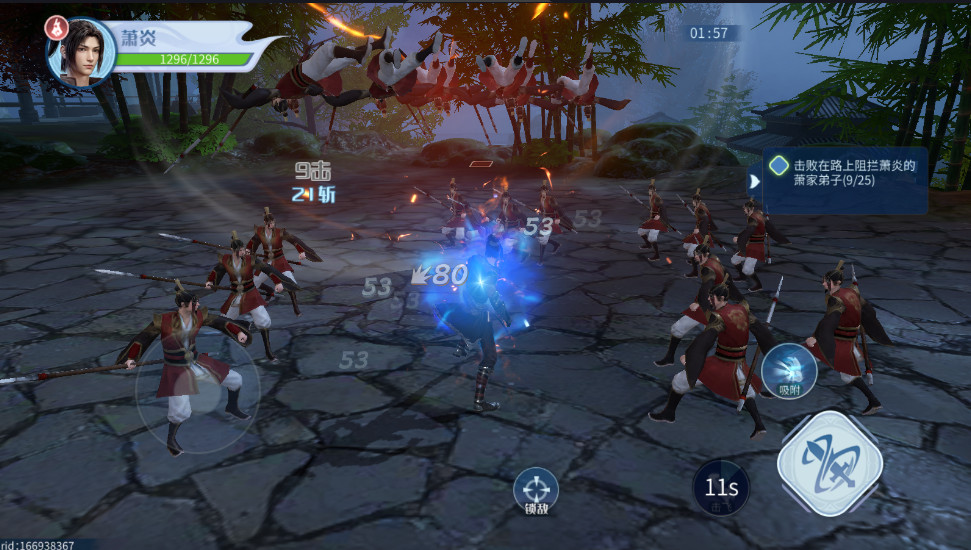Use the 击飞 skill on cooldown
This screenshot has height=550, width=971.
(721, 487)
